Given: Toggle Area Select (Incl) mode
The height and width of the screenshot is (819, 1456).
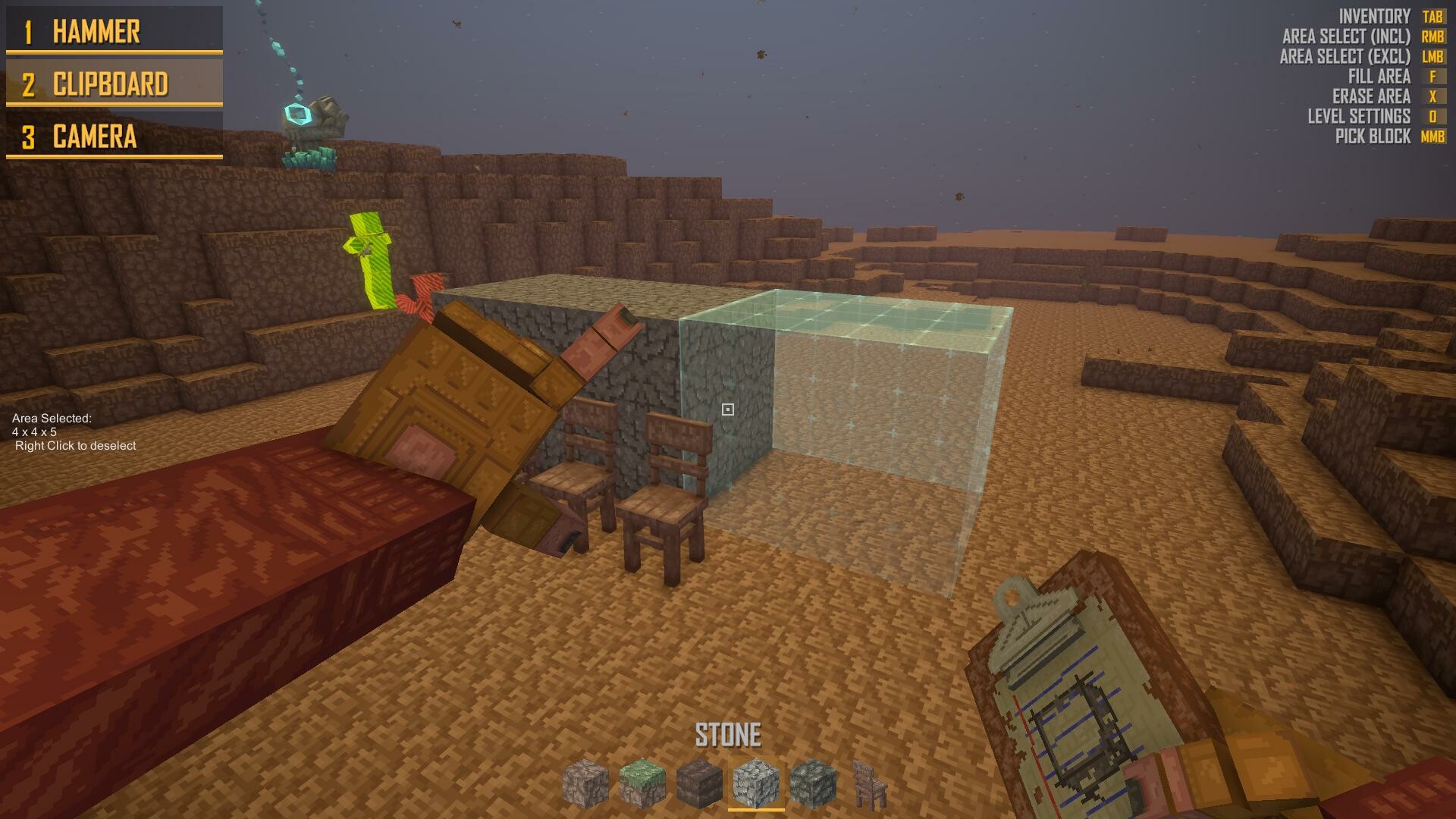Looking at the screenshot, I should [1346, 35].
